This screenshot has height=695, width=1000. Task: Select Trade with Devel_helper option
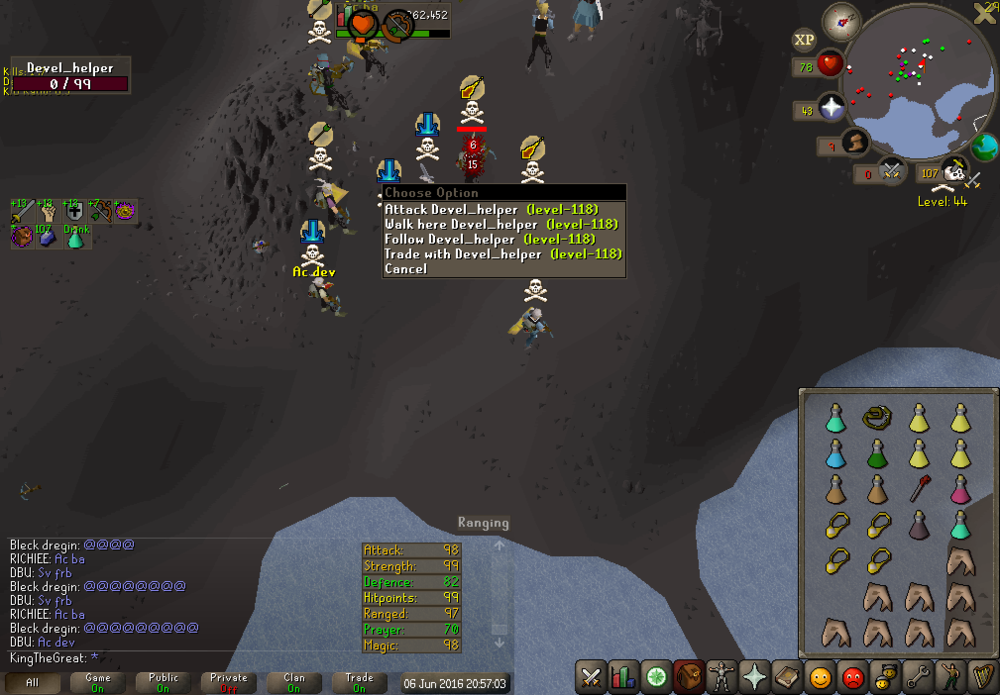point(502,255)
